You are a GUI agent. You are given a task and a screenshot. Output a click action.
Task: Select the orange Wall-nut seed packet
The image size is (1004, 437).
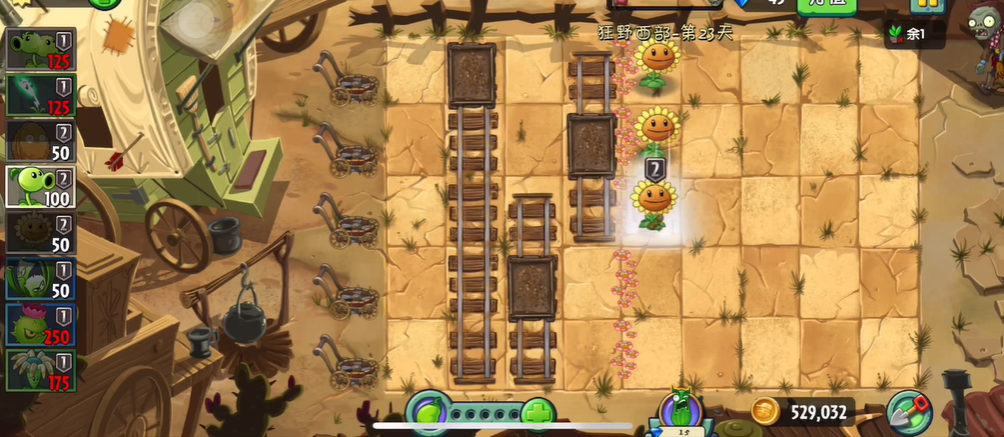(x=41, y=141)
